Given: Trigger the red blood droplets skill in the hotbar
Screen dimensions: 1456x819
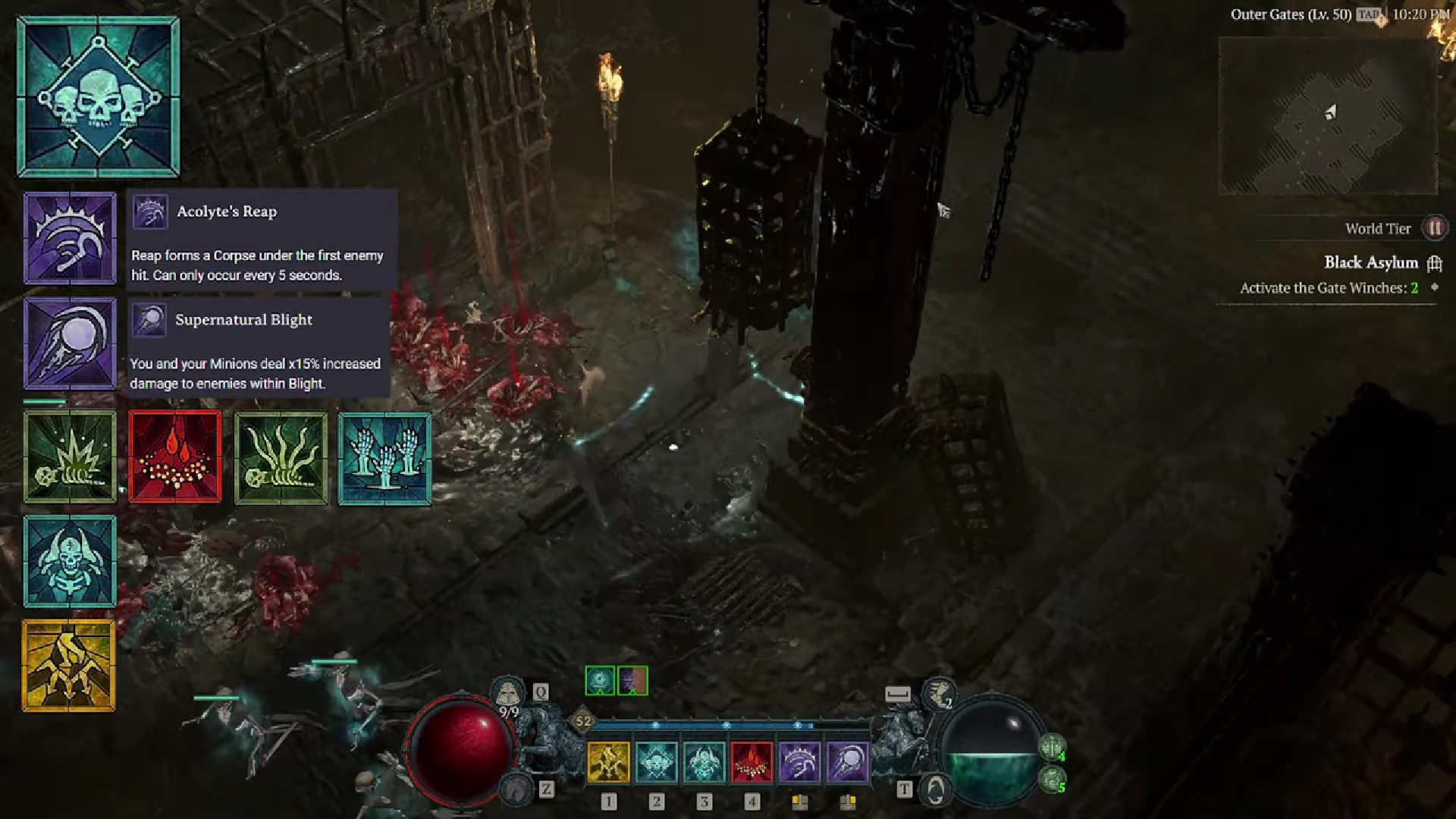Looking at the screenshot, I should coord(752,762).
